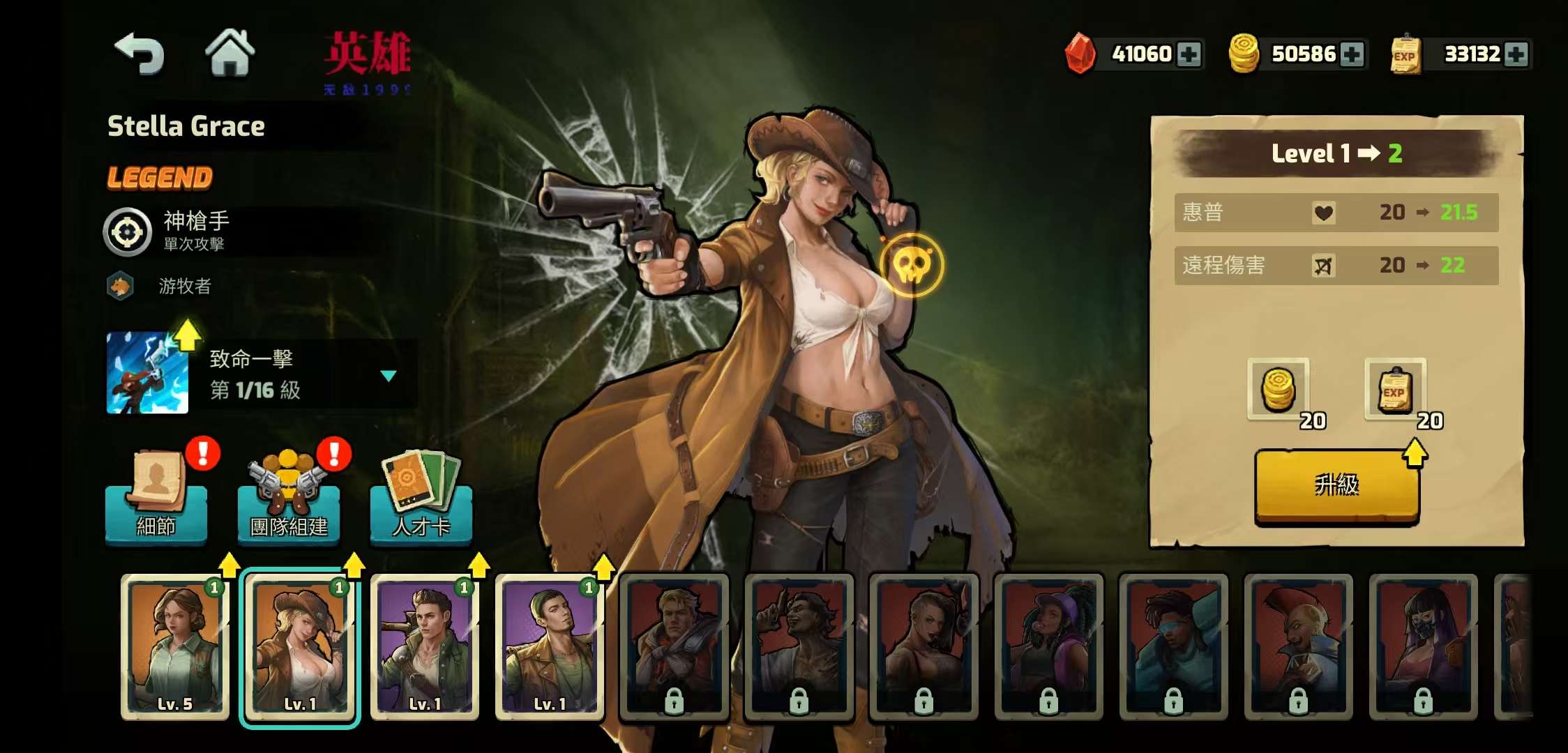Select the locked masked purple-haired hero card
The image size is (1568, 753).
[1423, 646]
